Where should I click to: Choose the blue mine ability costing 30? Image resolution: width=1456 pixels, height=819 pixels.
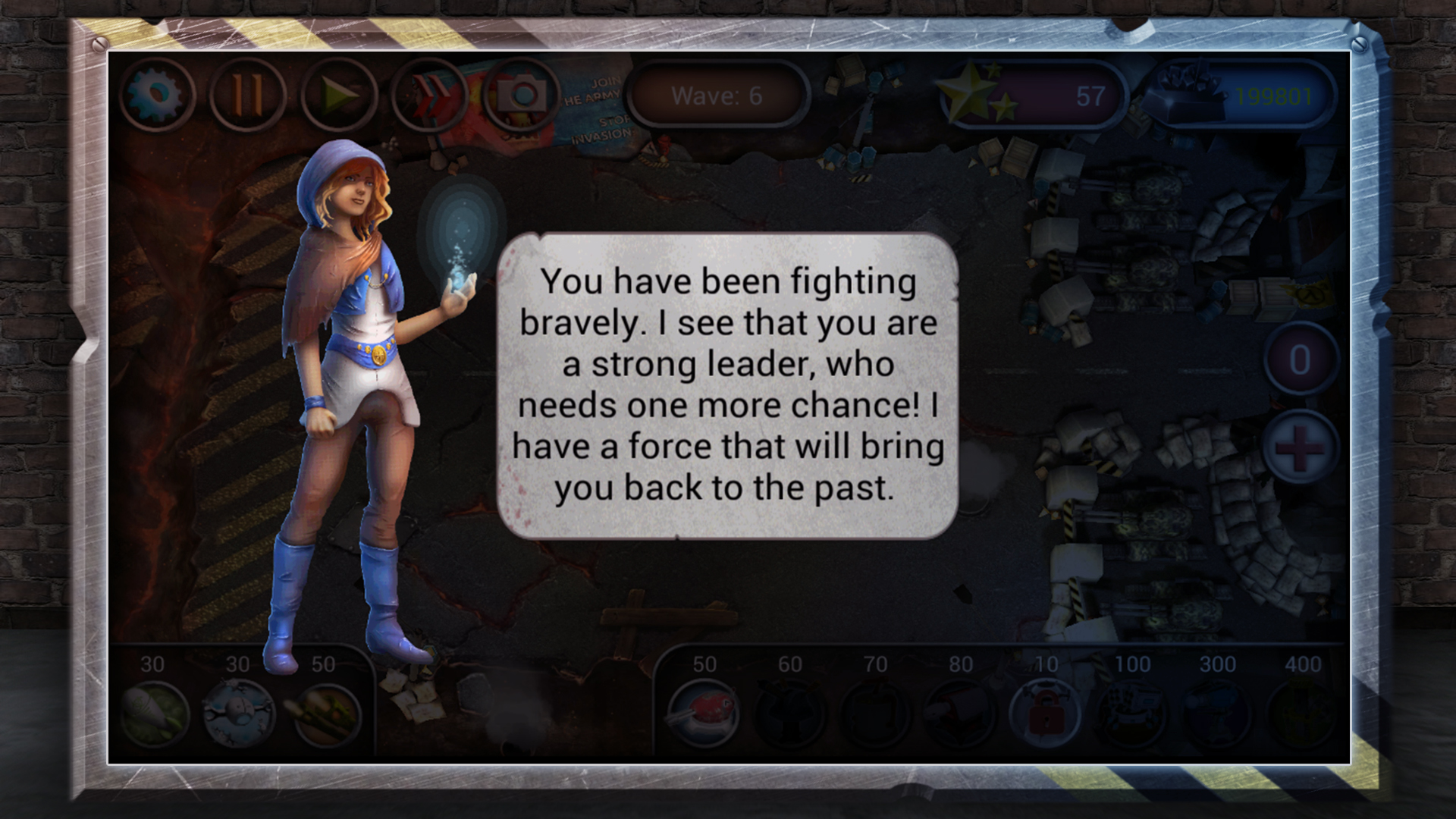tap(240, 713)
